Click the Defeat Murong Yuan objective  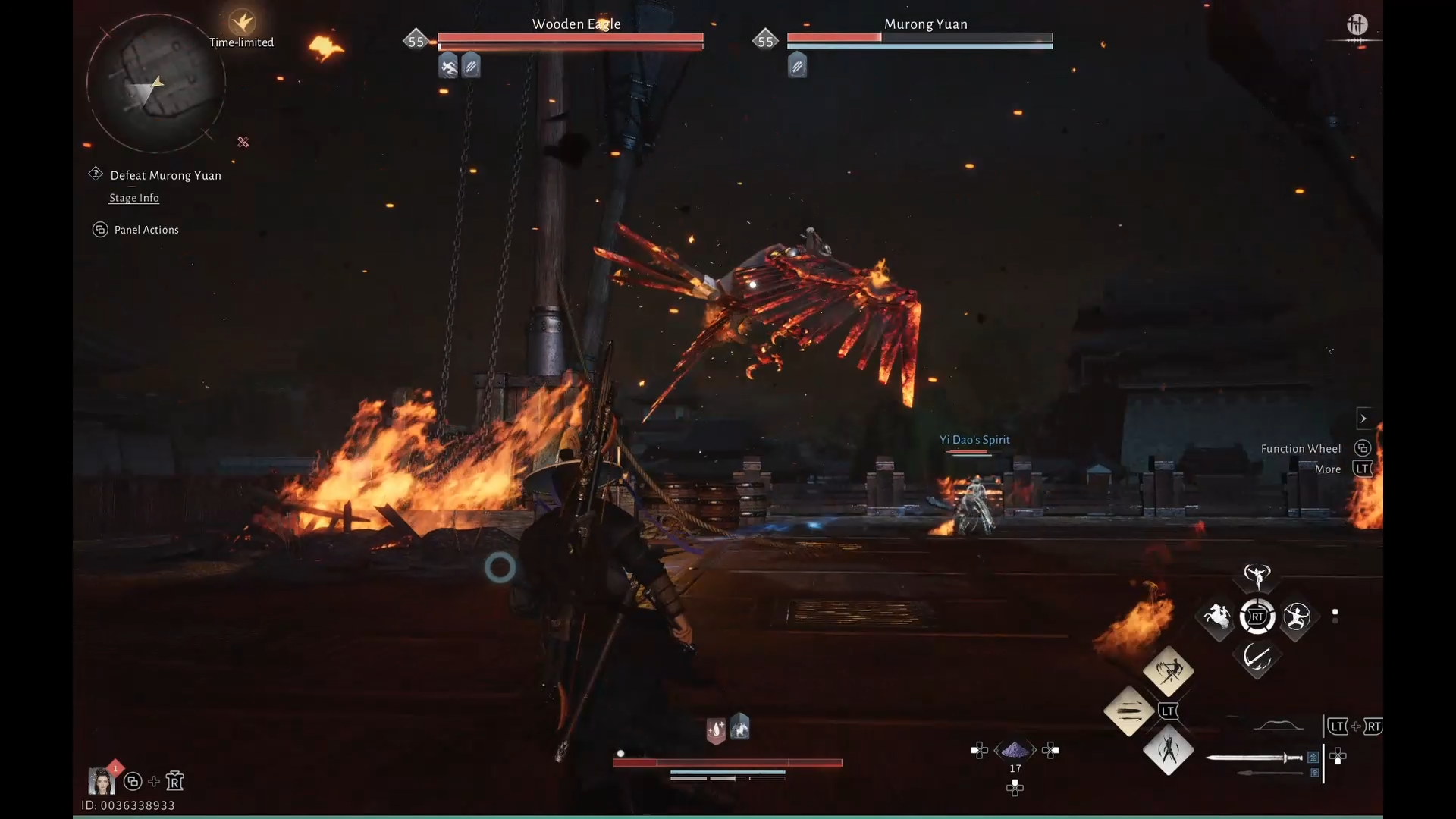(x=165, y=175)
